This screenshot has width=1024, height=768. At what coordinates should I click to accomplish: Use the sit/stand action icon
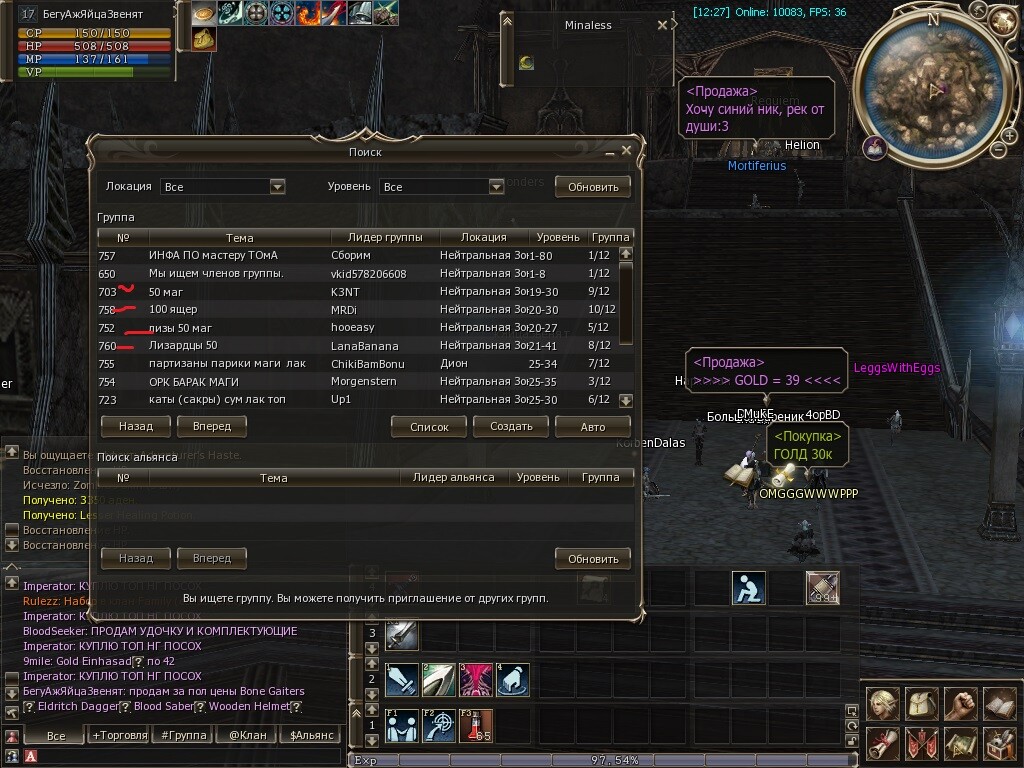click(x=748, y=588)
